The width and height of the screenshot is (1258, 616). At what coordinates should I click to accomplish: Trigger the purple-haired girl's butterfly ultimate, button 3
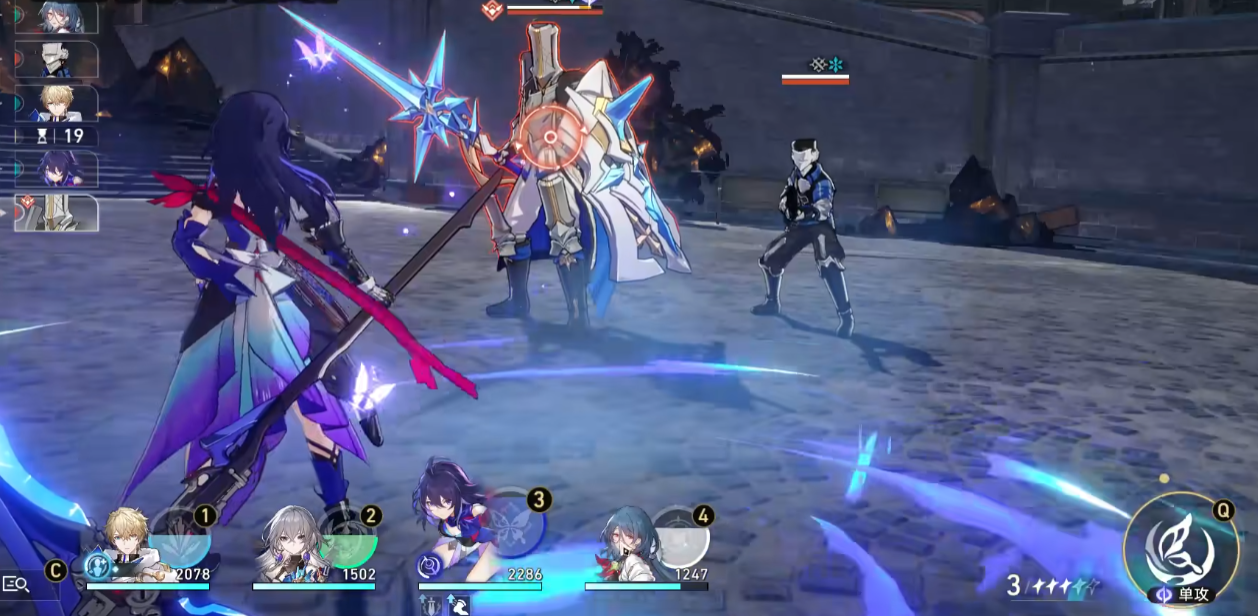click(x=517, y=522)
